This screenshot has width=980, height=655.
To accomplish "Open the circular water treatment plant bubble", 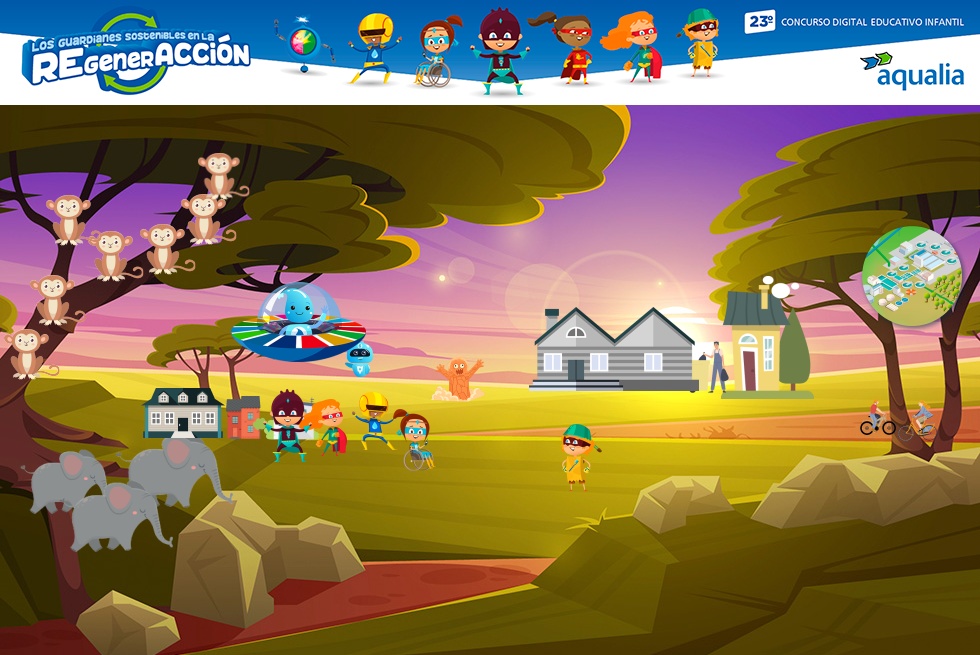I will click(x=911, y=275).
